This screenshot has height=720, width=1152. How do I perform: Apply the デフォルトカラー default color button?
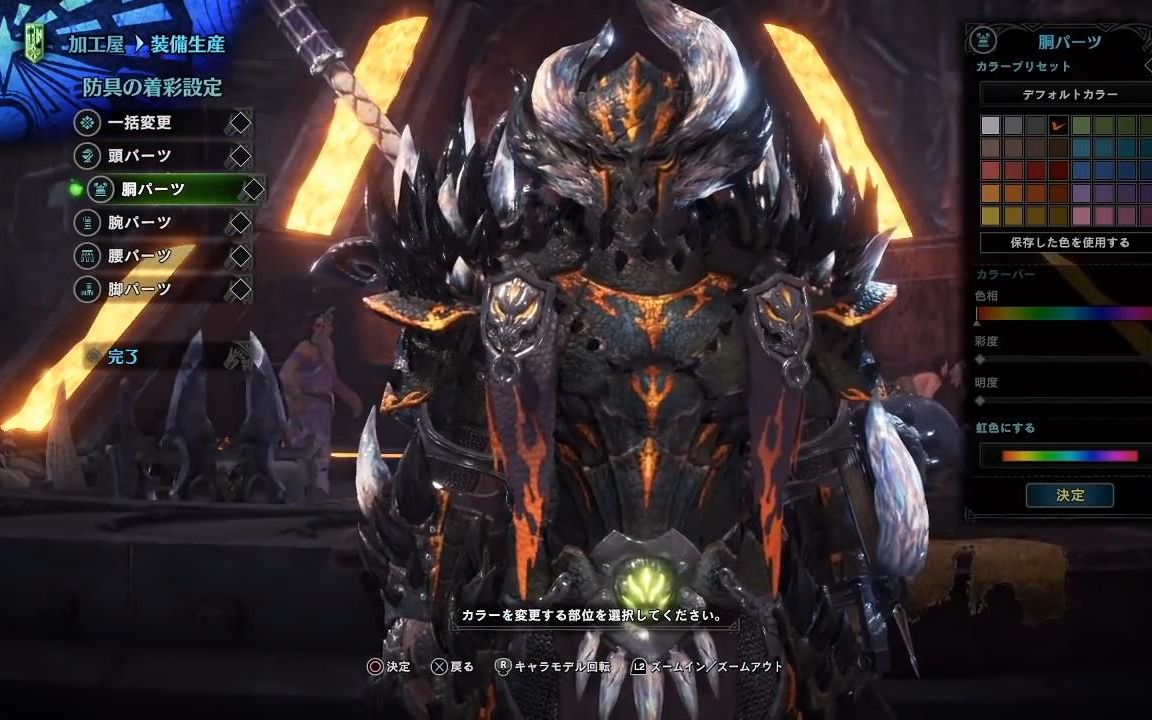(1069, 95)
